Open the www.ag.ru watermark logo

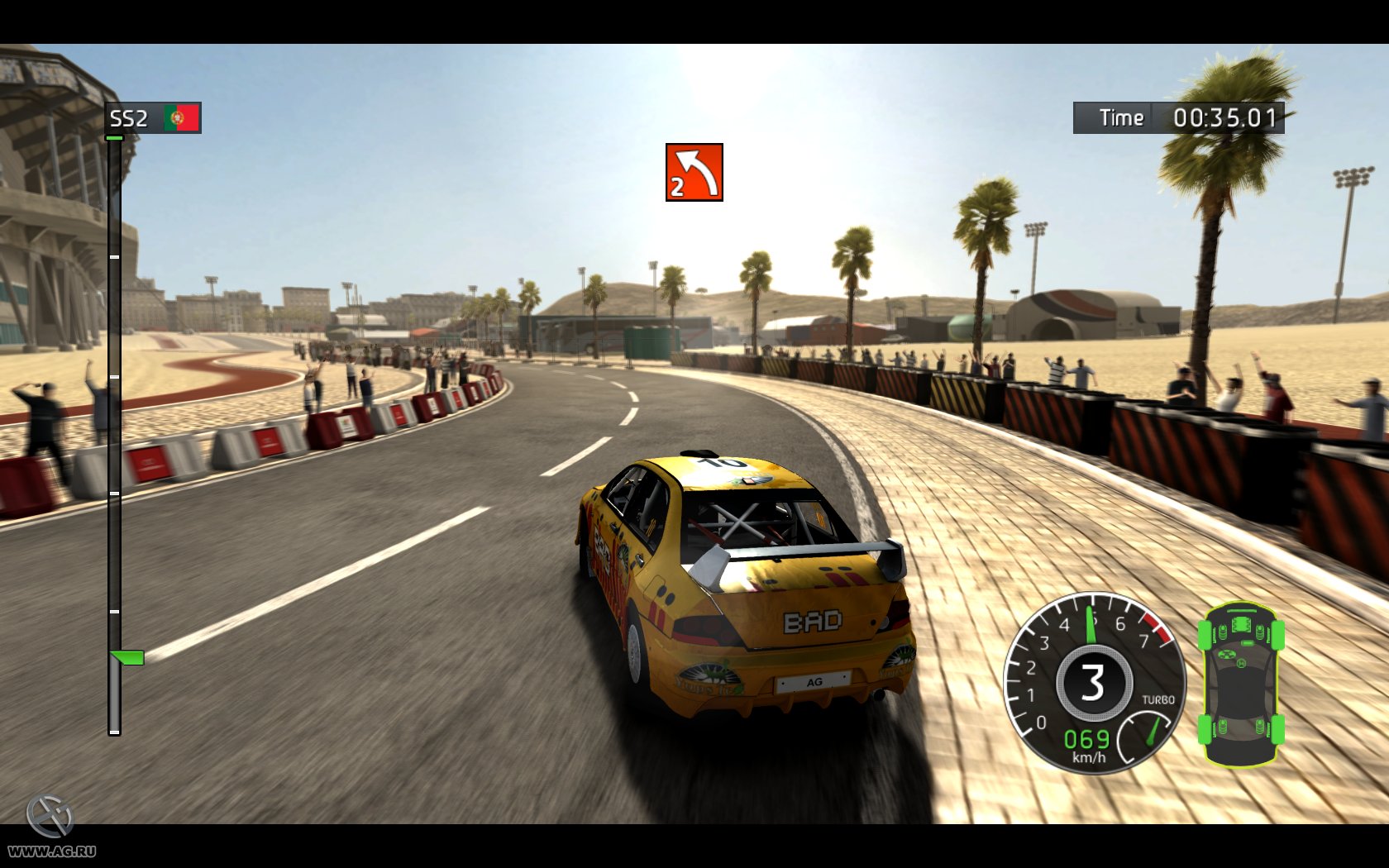click(51, 827)
